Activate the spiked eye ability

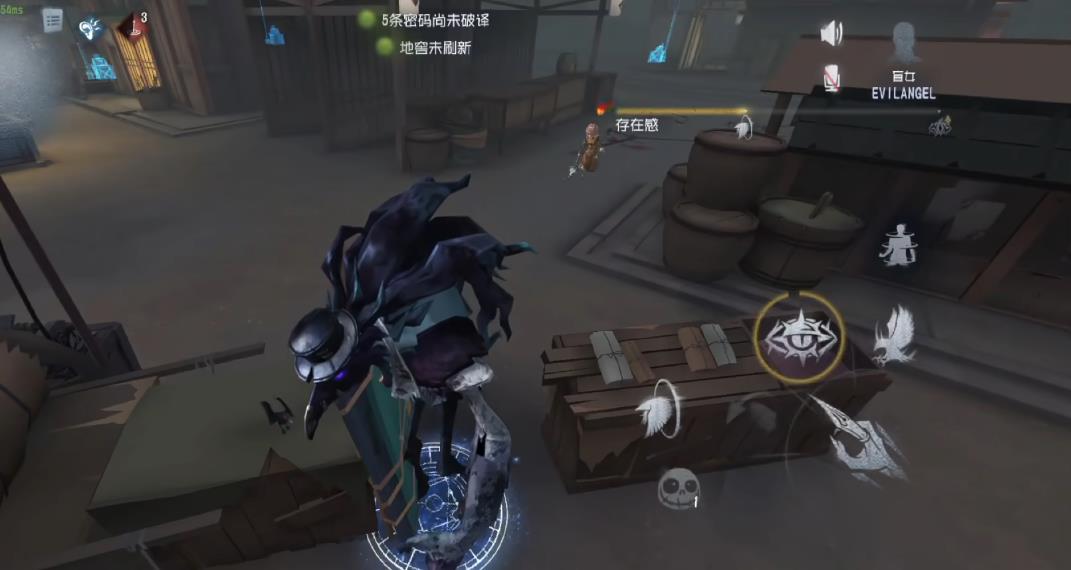pyautogui.click(x=799, y=336)
